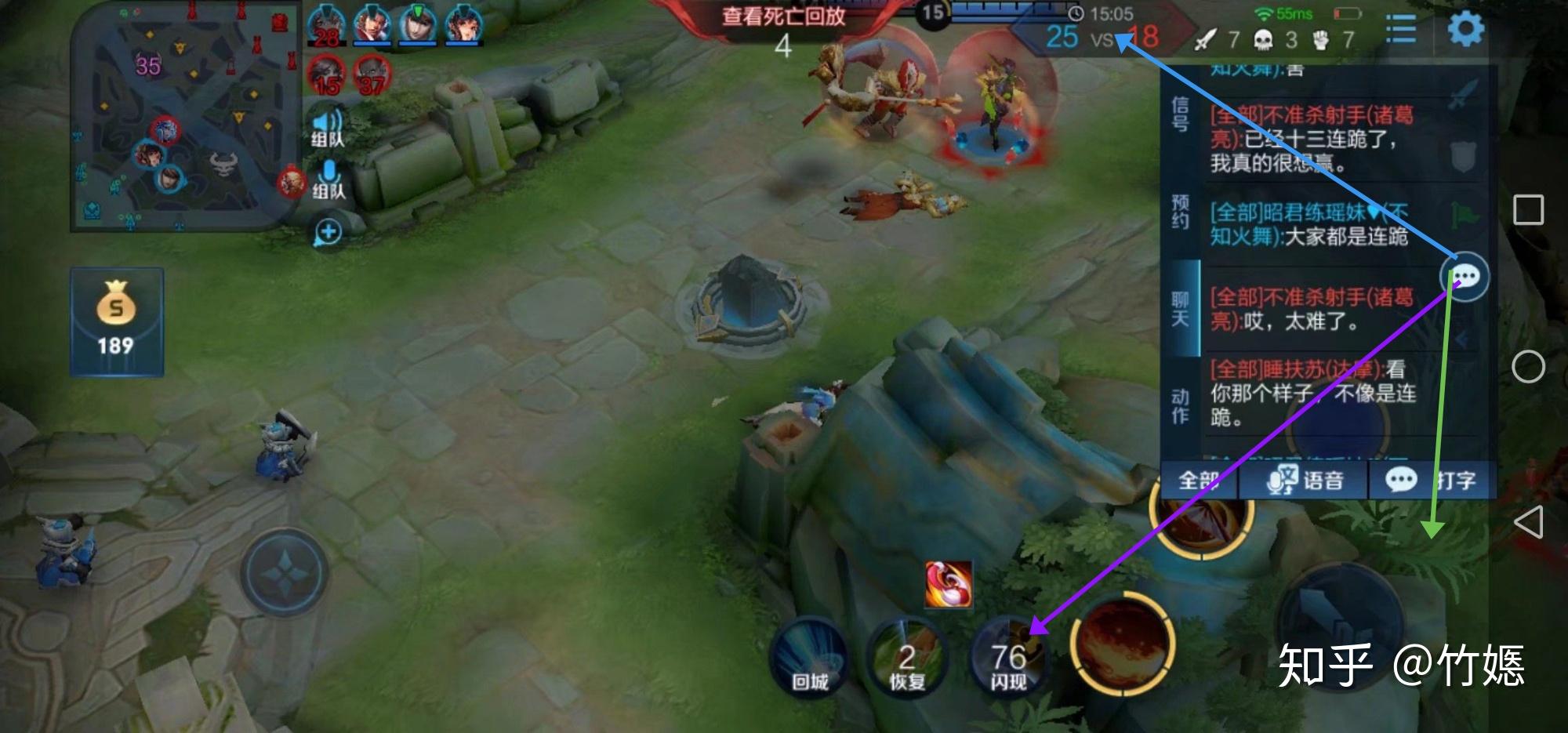Open the minimap
Image resolution: width=1568 pixels, height=733 pixels.
point(184,118)
